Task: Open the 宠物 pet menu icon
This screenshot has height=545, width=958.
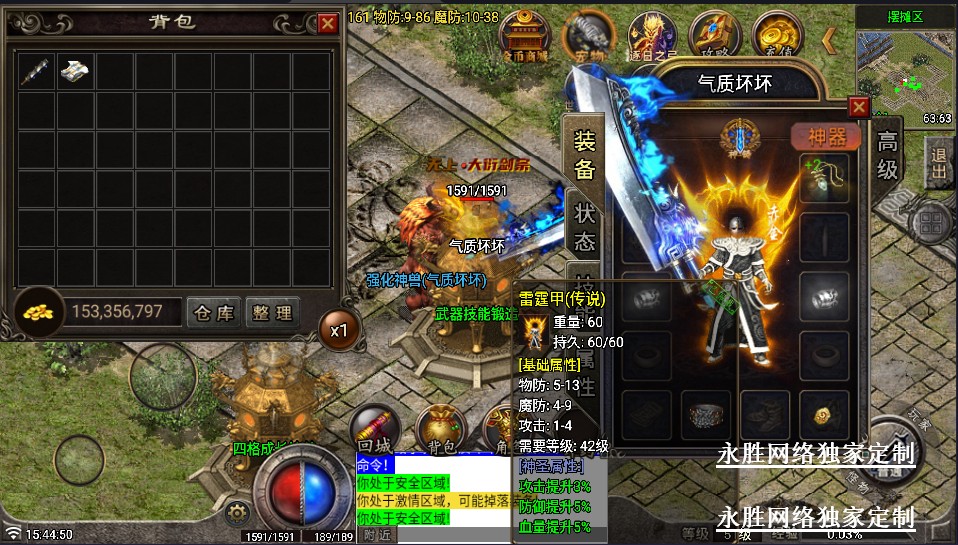Action: [587, 38]
